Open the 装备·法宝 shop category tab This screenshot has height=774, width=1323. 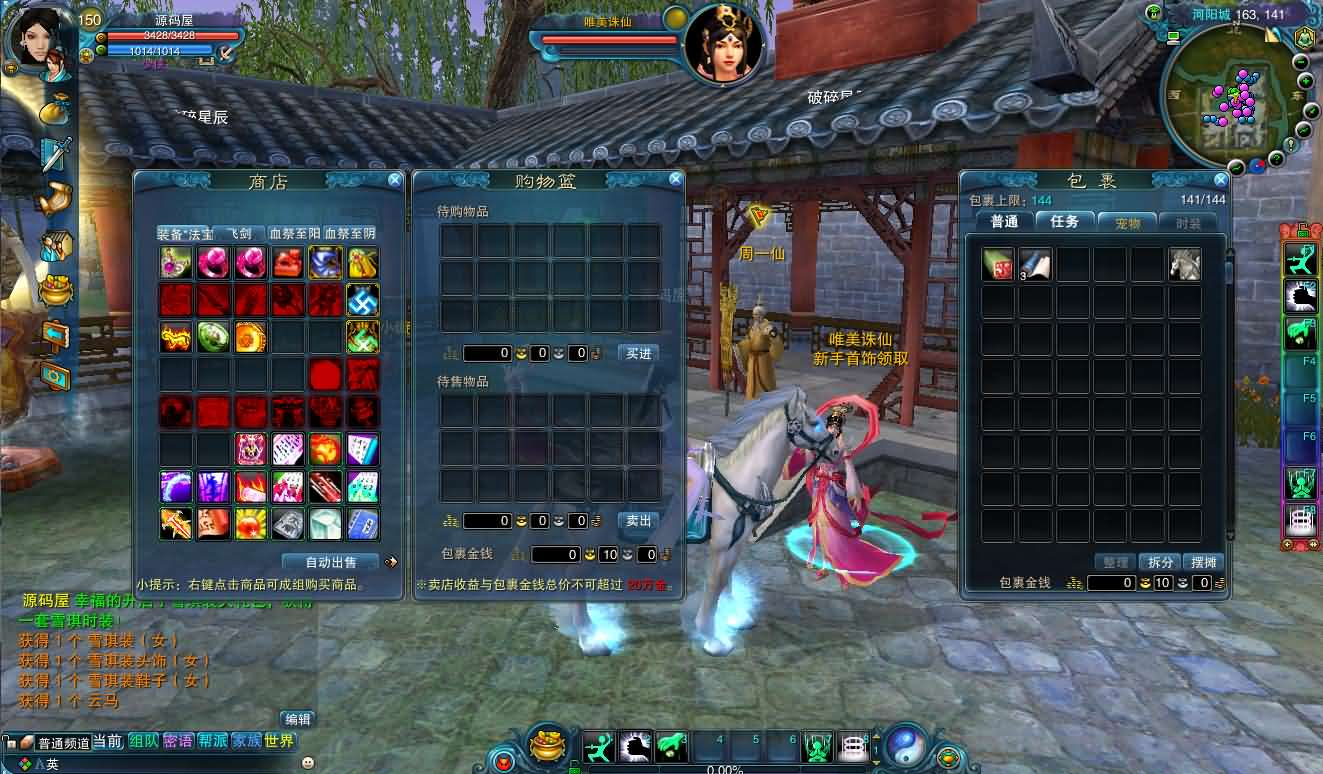tap(185, 234)
